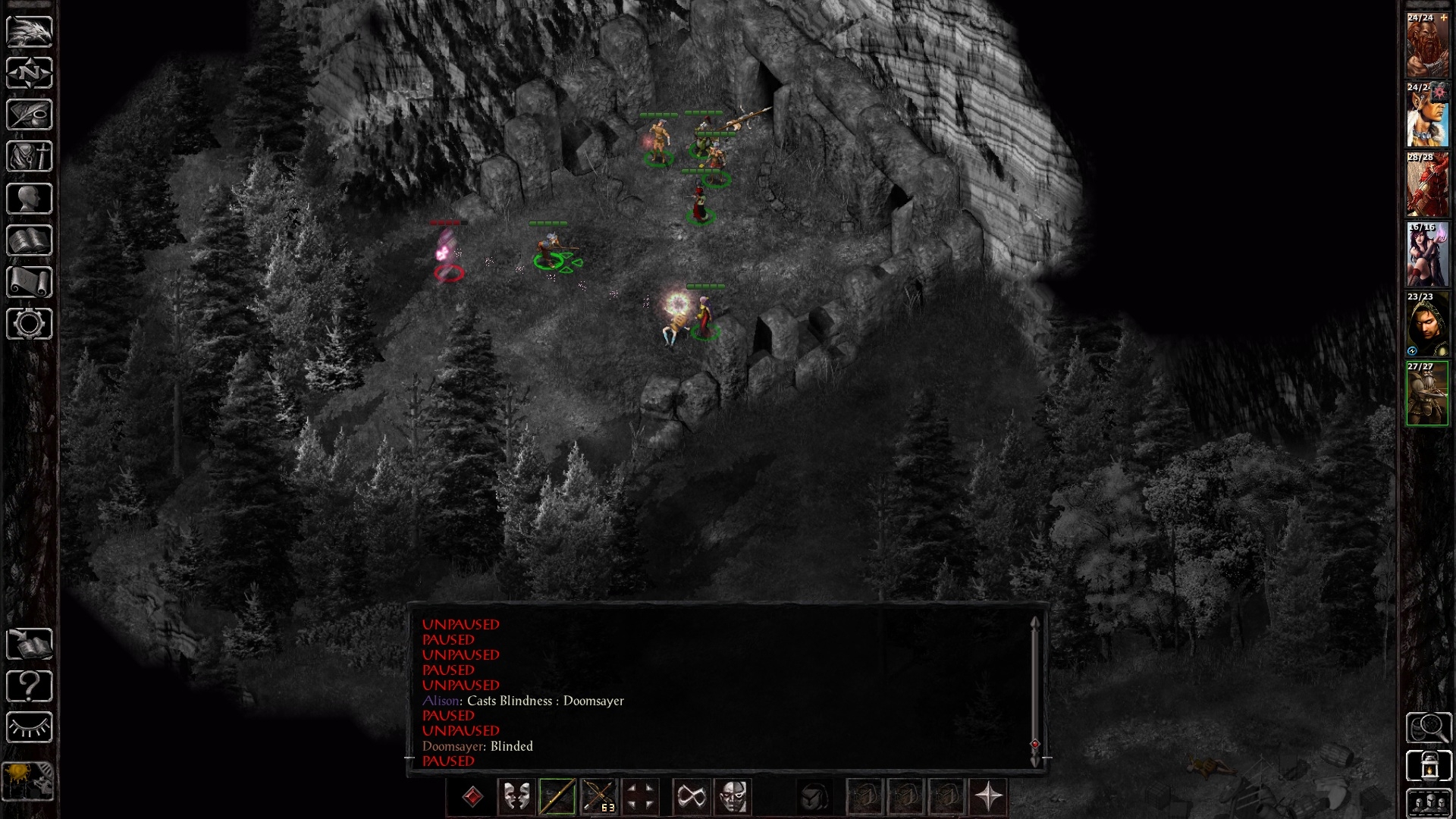Equip the quarterstaff weapon slot

[557, 797]
